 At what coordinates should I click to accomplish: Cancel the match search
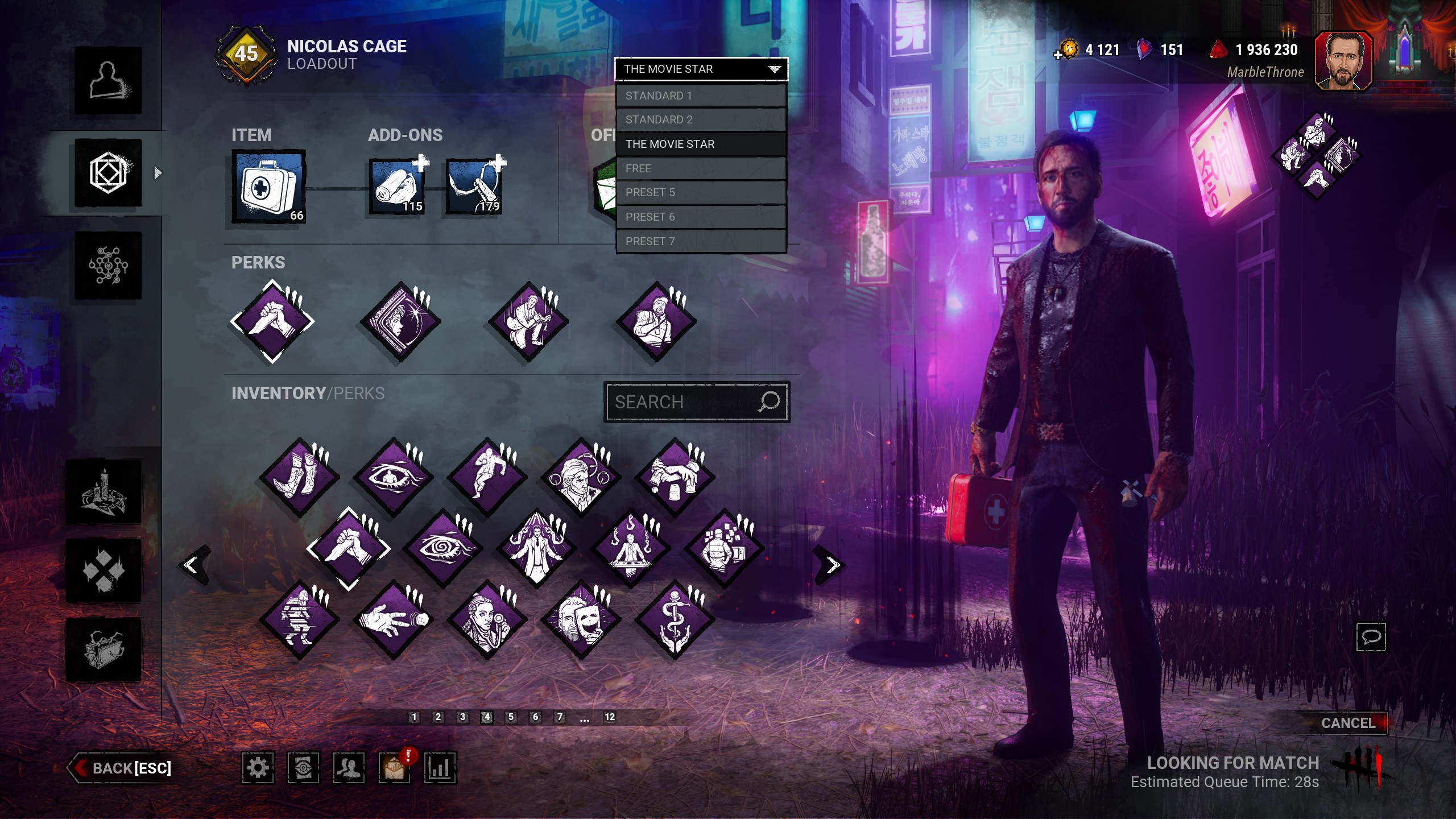[x=1347, y=723]
